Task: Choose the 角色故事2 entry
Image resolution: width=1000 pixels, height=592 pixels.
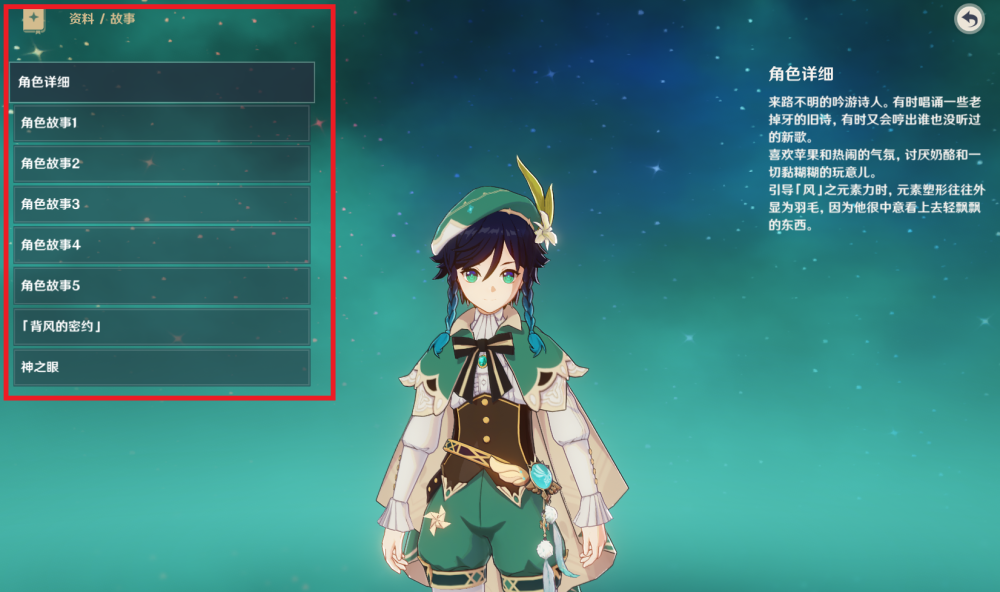Action: [162, 163]
